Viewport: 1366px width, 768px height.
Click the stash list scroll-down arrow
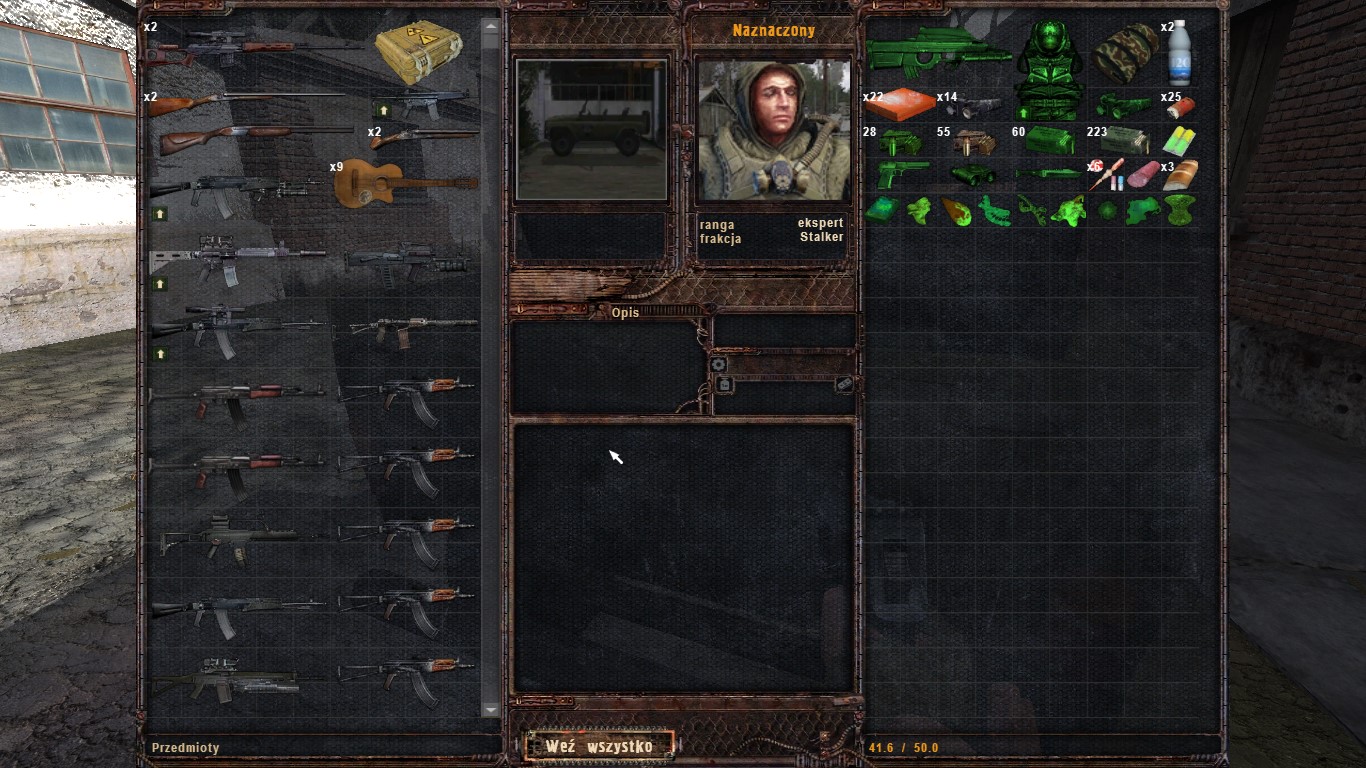pyautogui.click(x=490, y=709)
